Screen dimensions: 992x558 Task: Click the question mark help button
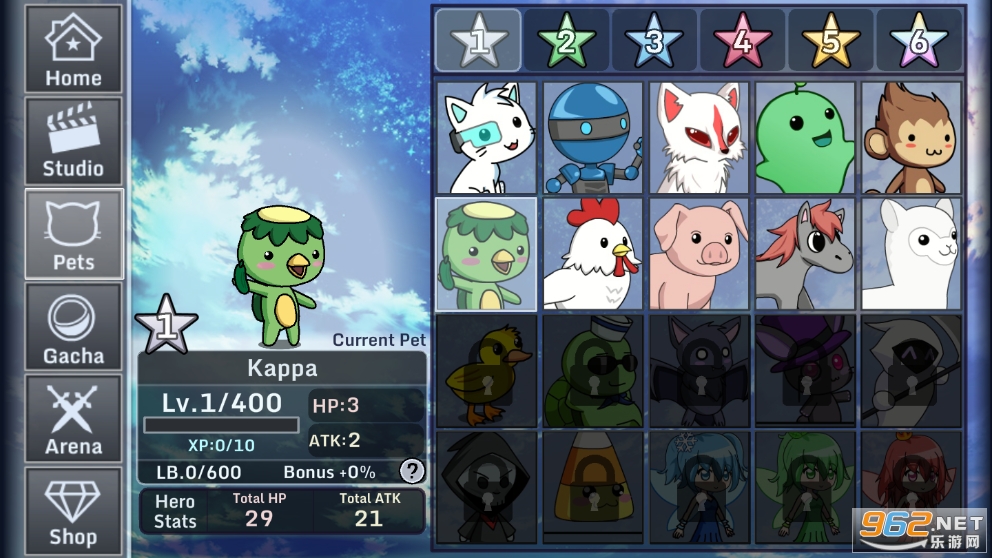(x=411, y=471)
